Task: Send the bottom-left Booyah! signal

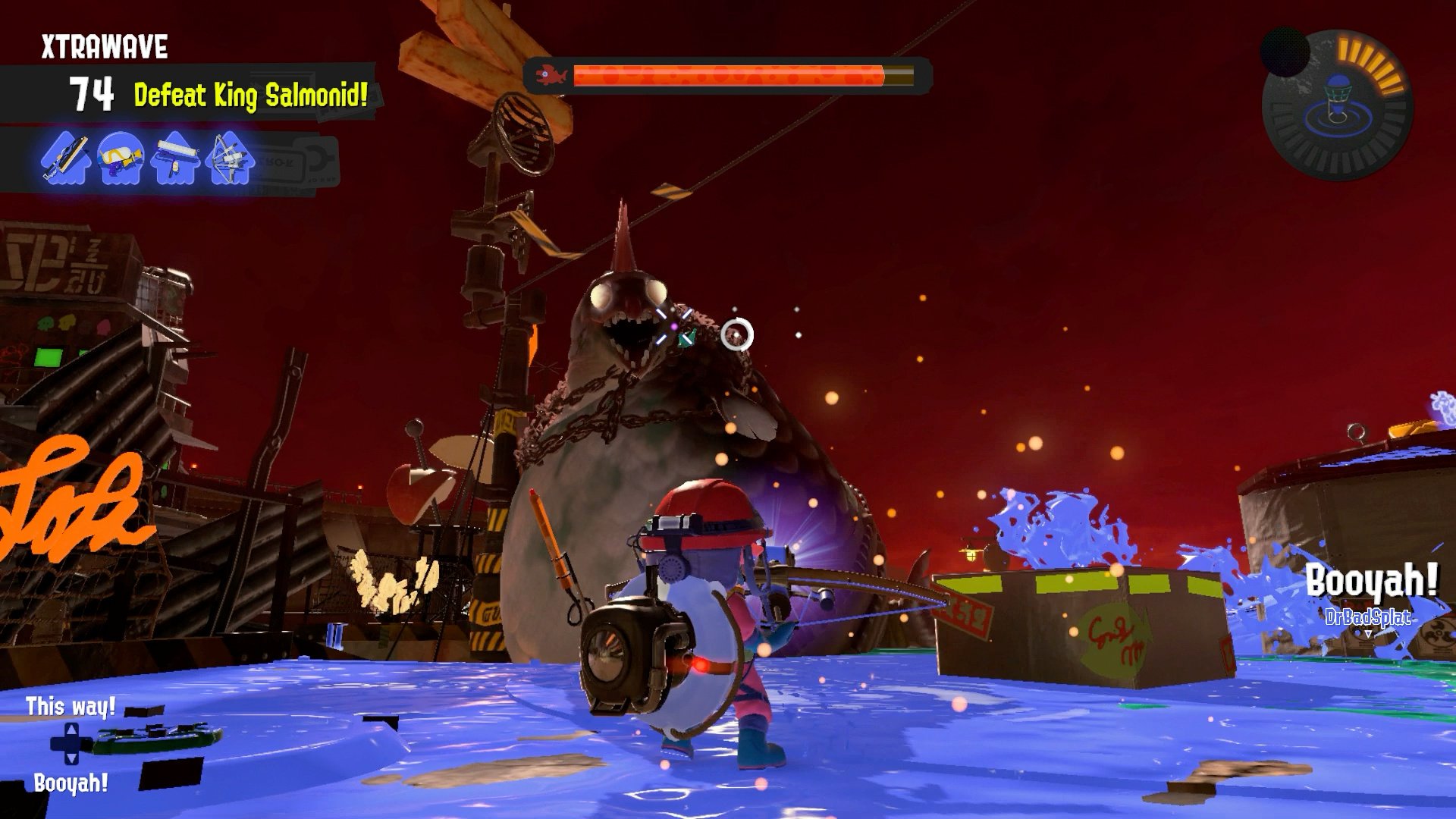Action: pos(71,783)
